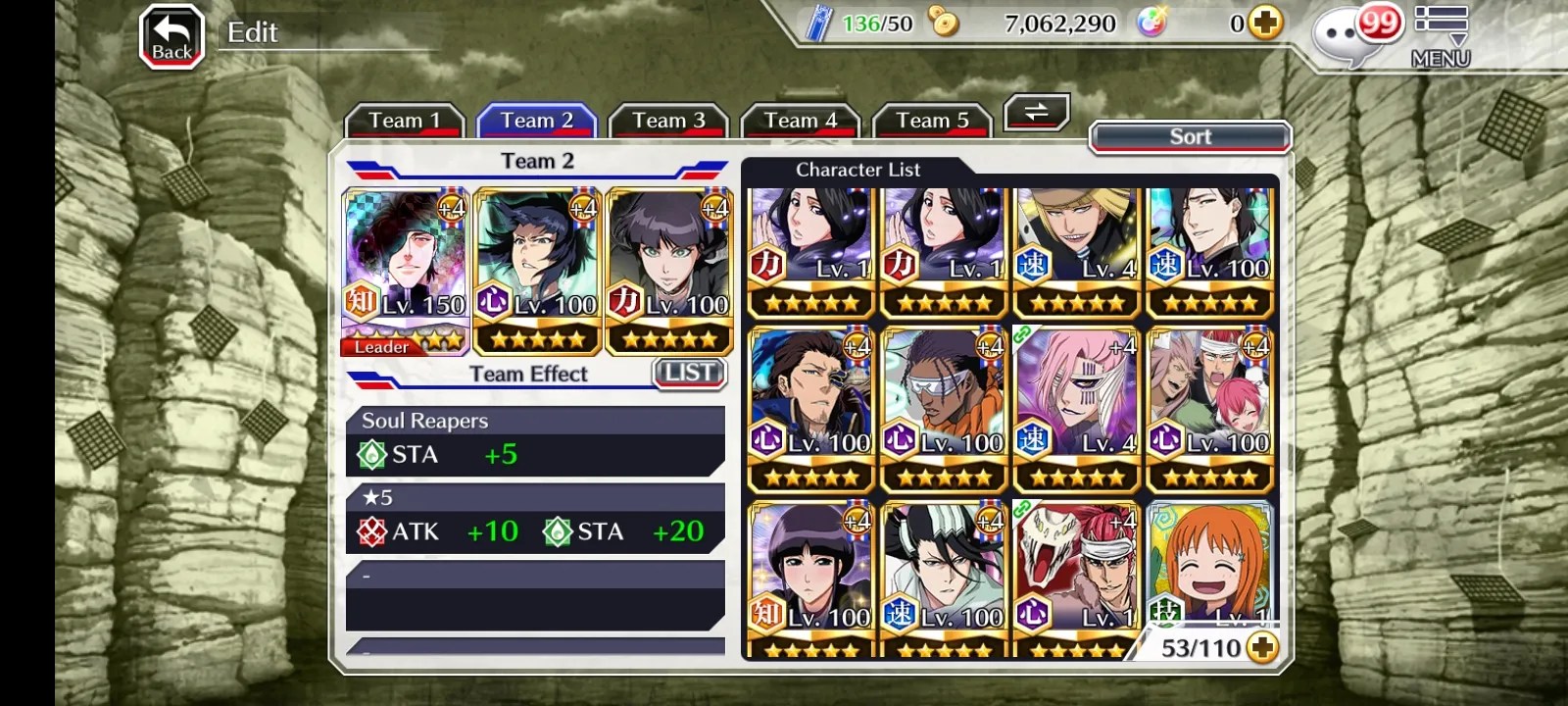Image resolution: width=1568 pixels, height=706 pixels.
Task: Click the swap arrows button beside Team 5
Action: click(x=1036, y=113)
